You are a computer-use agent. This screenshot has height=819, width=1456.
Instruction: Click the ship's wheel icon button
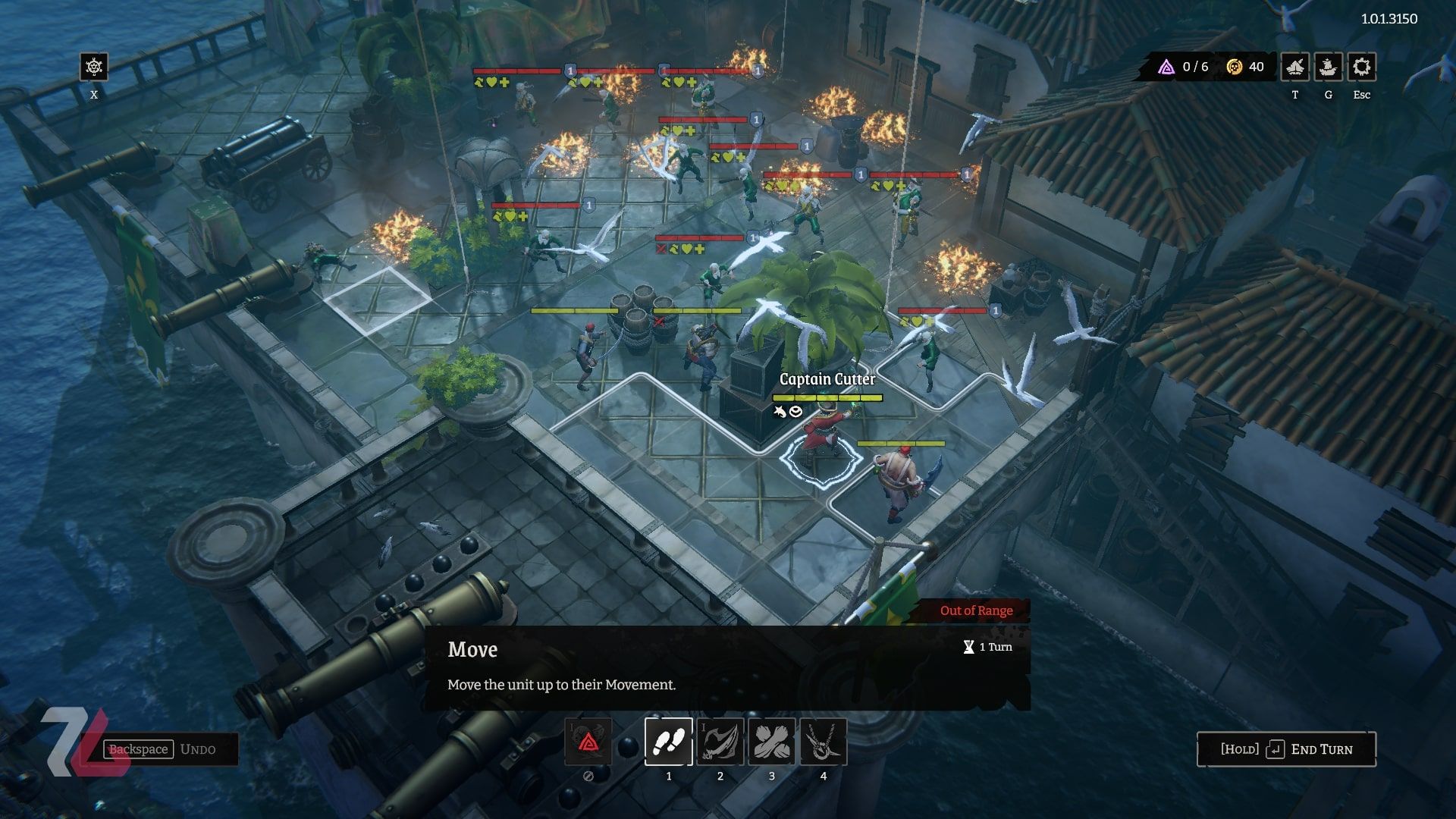94,67
